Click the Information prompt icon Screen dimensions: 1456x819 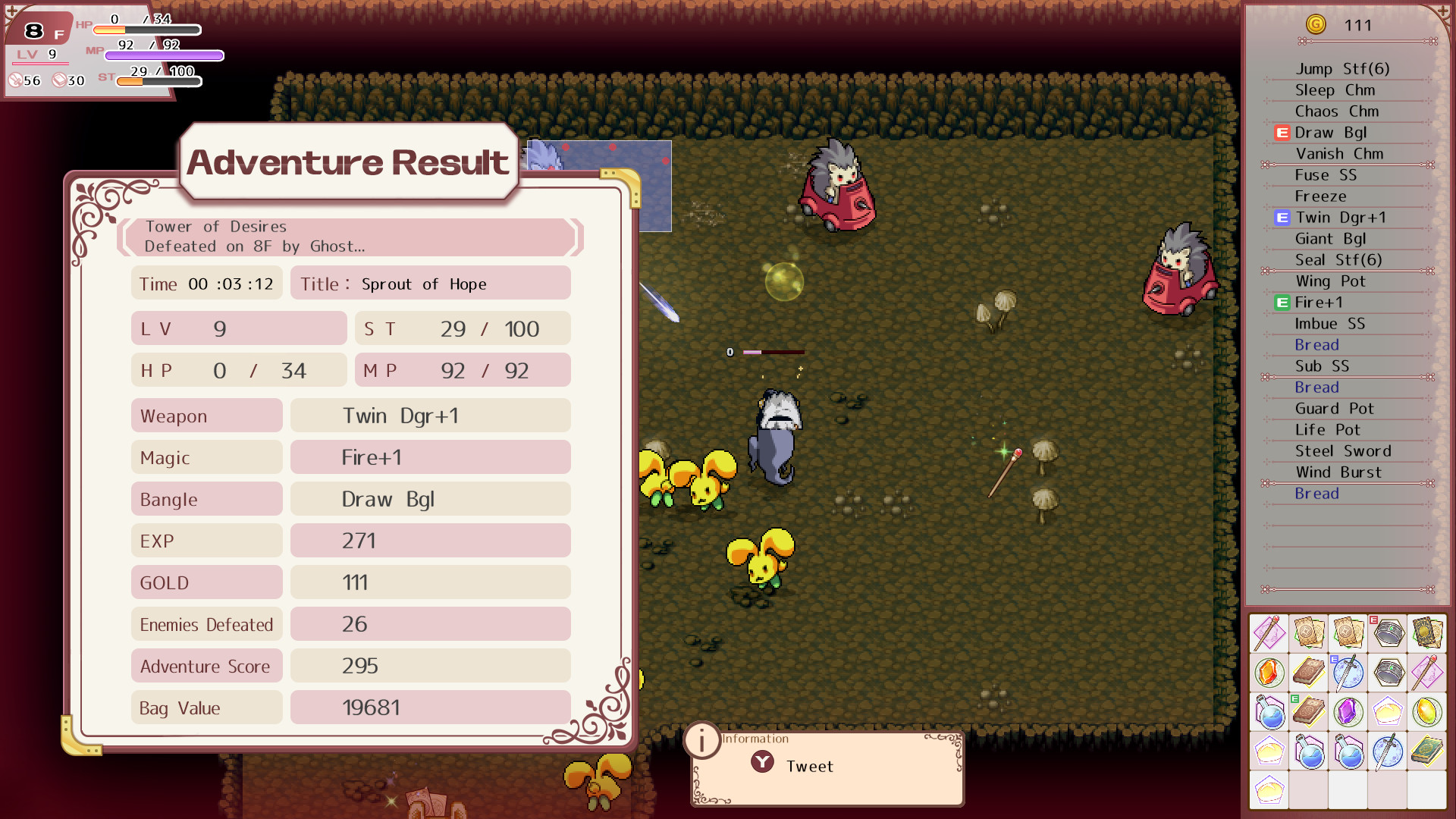point(702,742)
